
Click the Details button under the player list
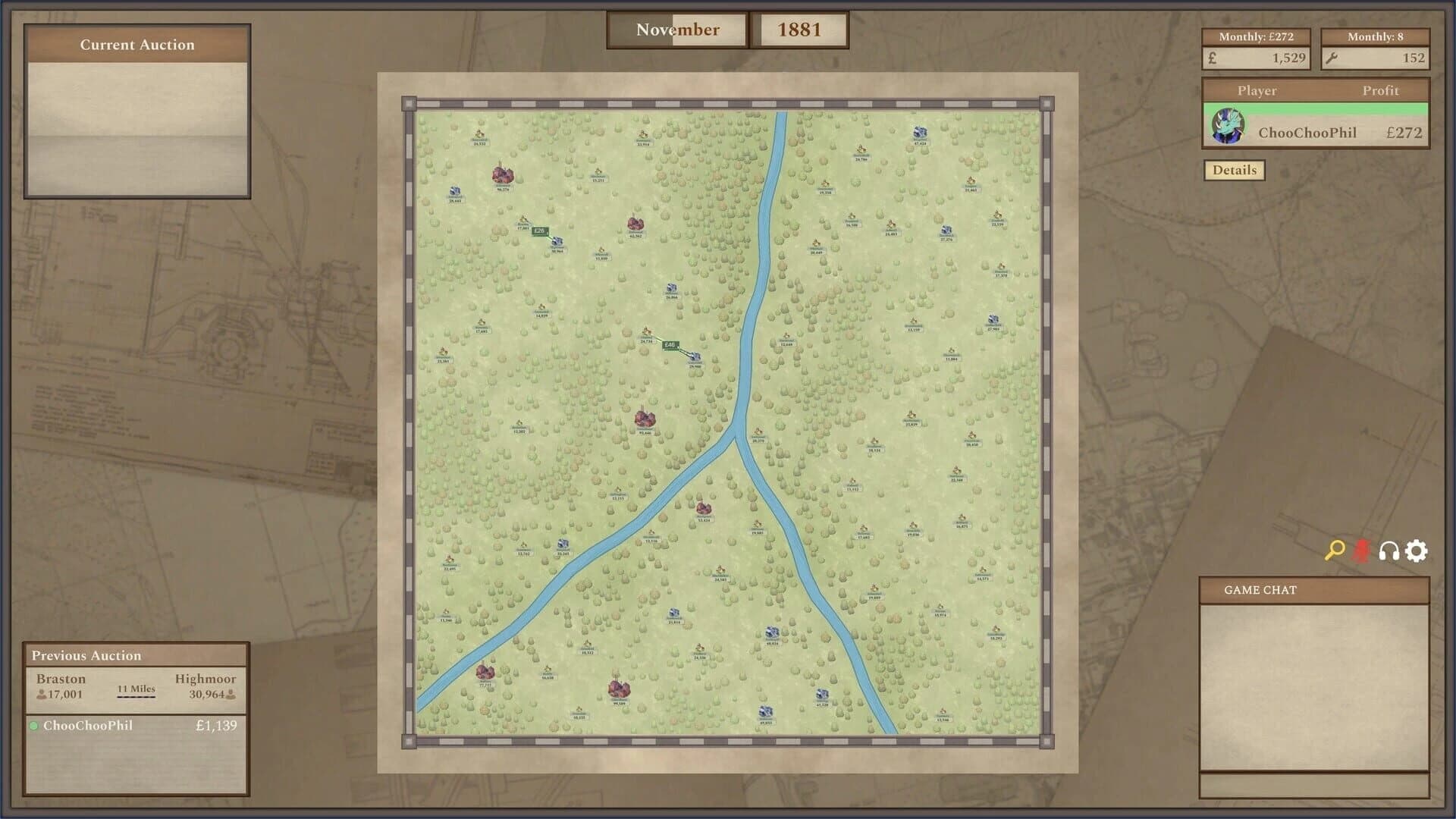click(1234, 170)
